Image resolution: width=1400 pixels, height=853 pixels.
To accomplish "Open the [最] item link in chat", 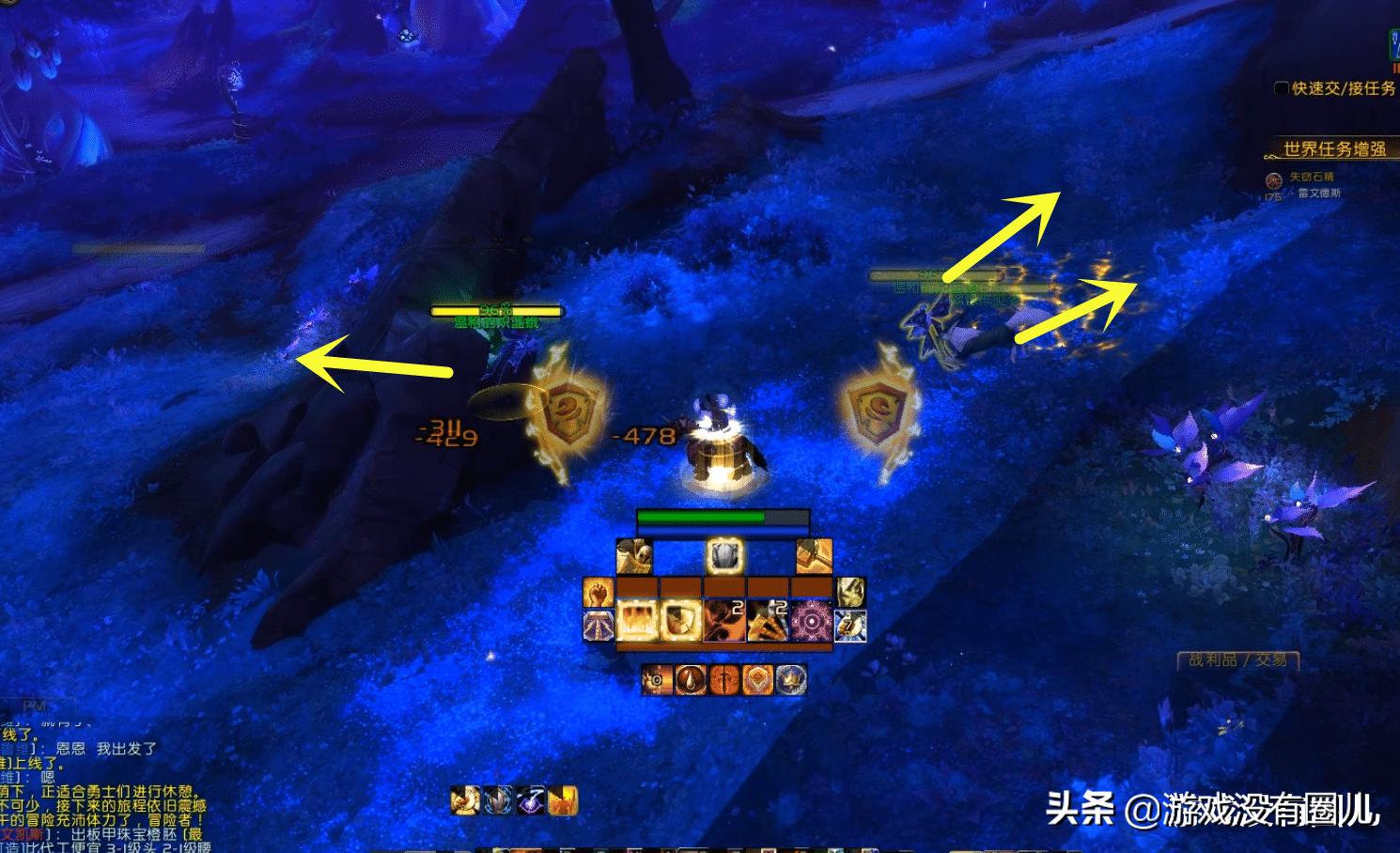I will click(193, 833).
